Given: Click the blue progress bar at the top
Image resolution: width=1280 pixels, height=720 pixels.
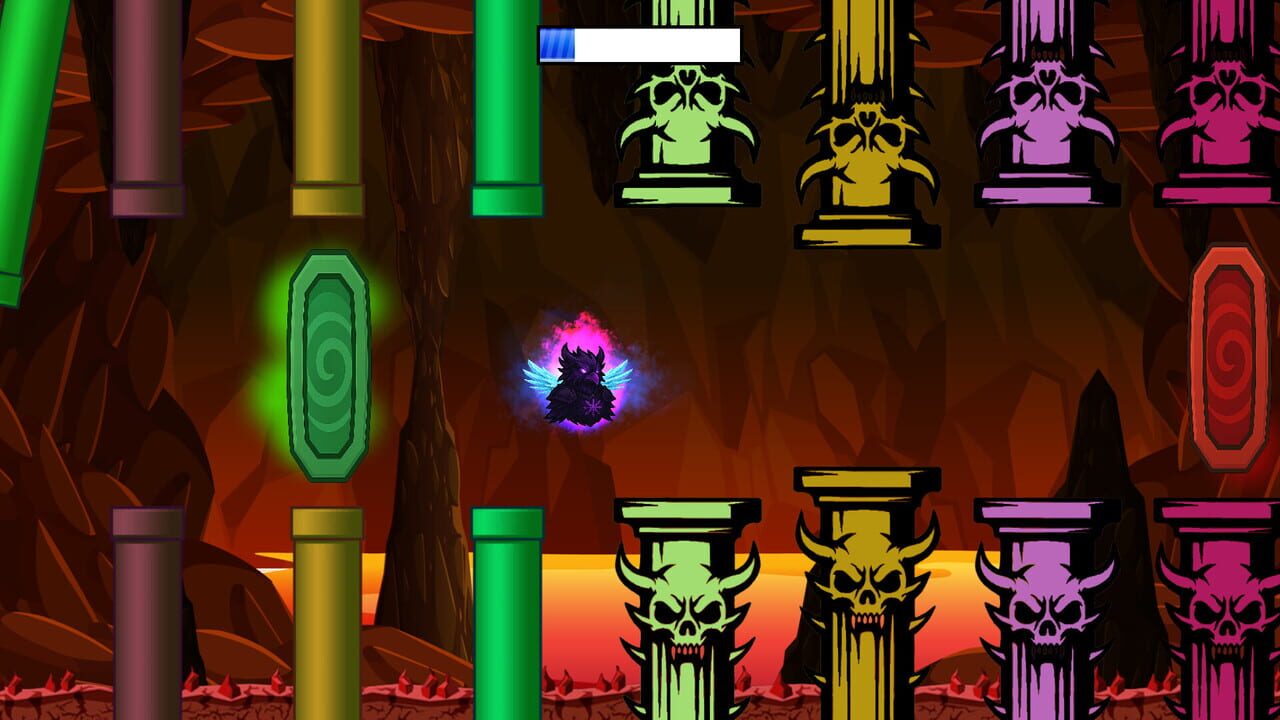Looking at the screenshot, I should pyautogui.click(x=558, y=44).
